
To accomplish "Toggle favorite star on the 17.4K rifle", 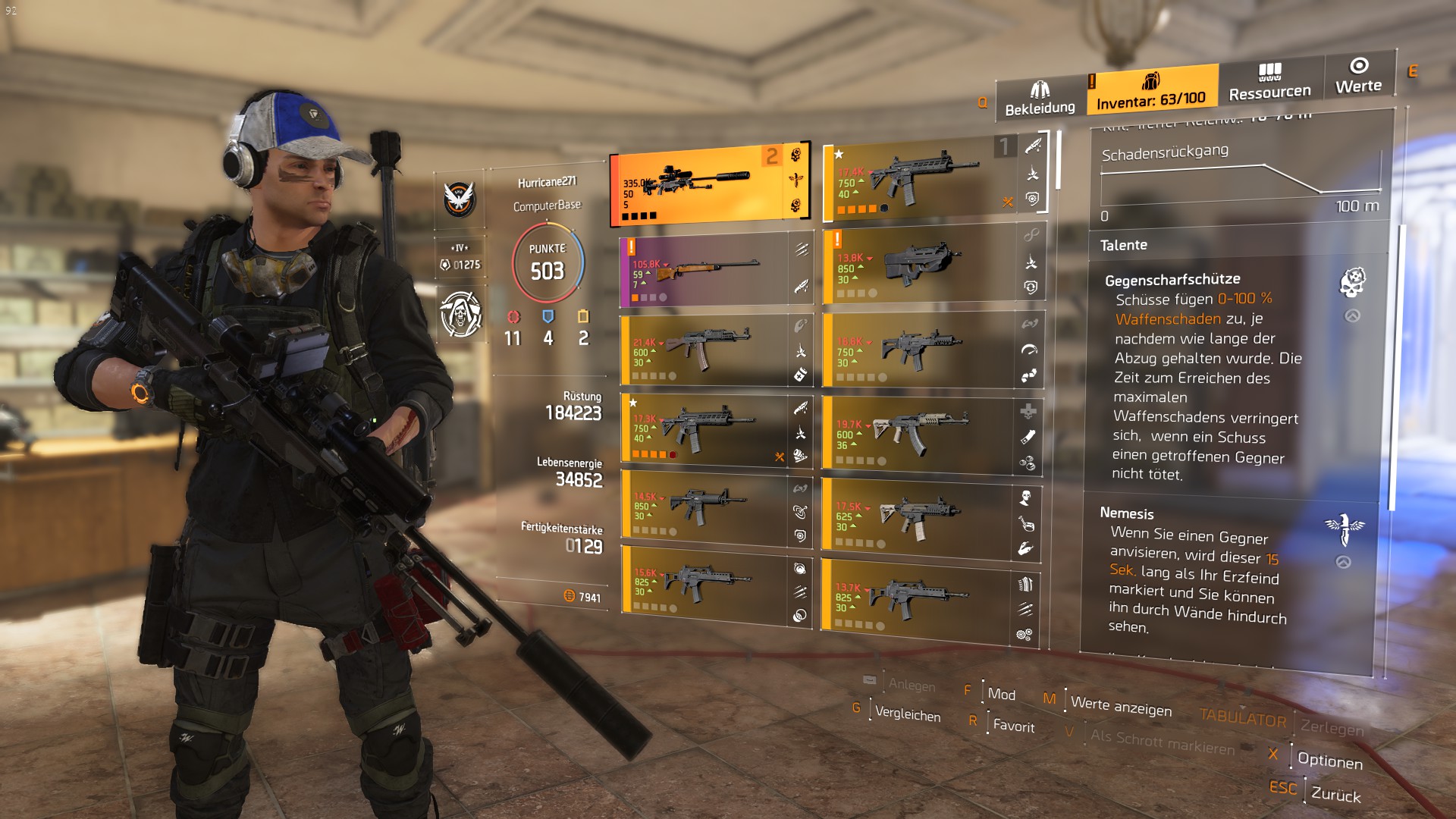I will click(x=839, y=155).
